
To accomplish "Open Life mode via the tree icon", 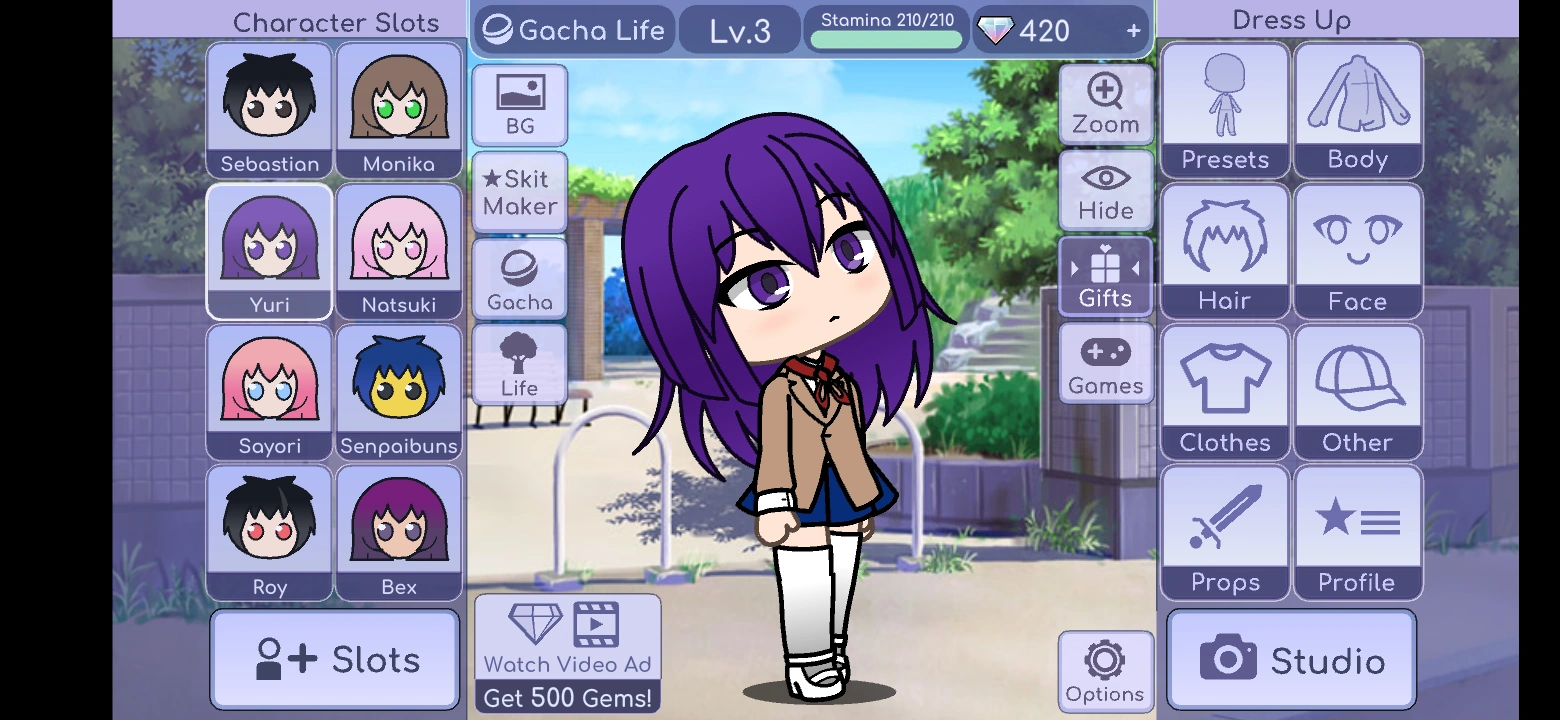I will click(x=519, y=363).
